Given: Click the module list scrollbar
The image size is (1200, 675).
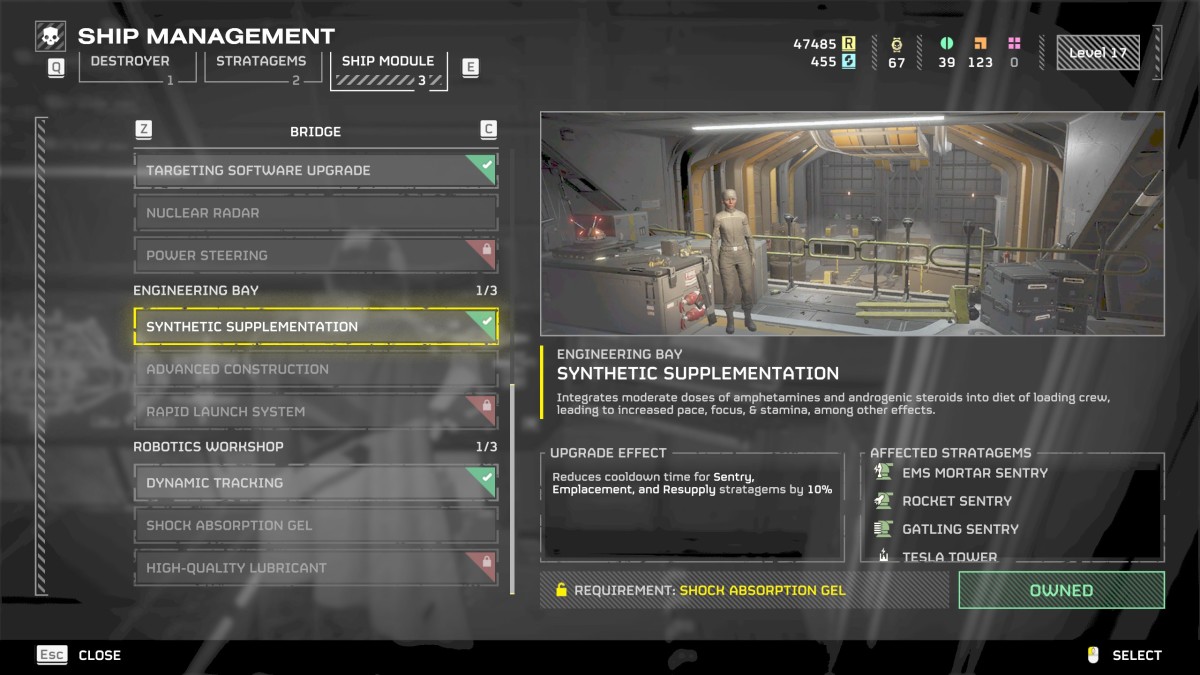Looking at the screenshot, I should 512,489.
